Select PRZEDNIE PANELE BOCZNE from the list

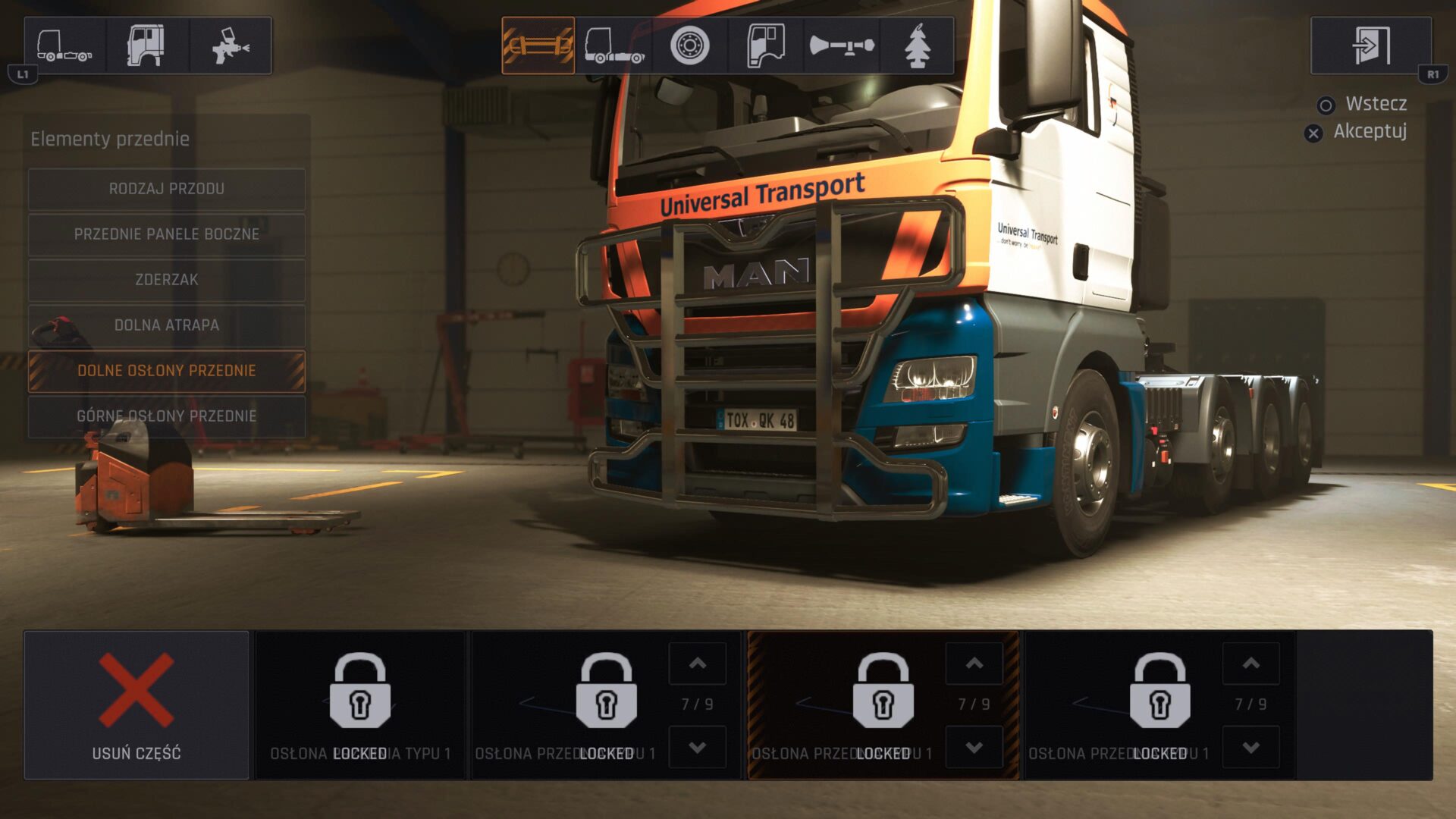coord(167,234)
